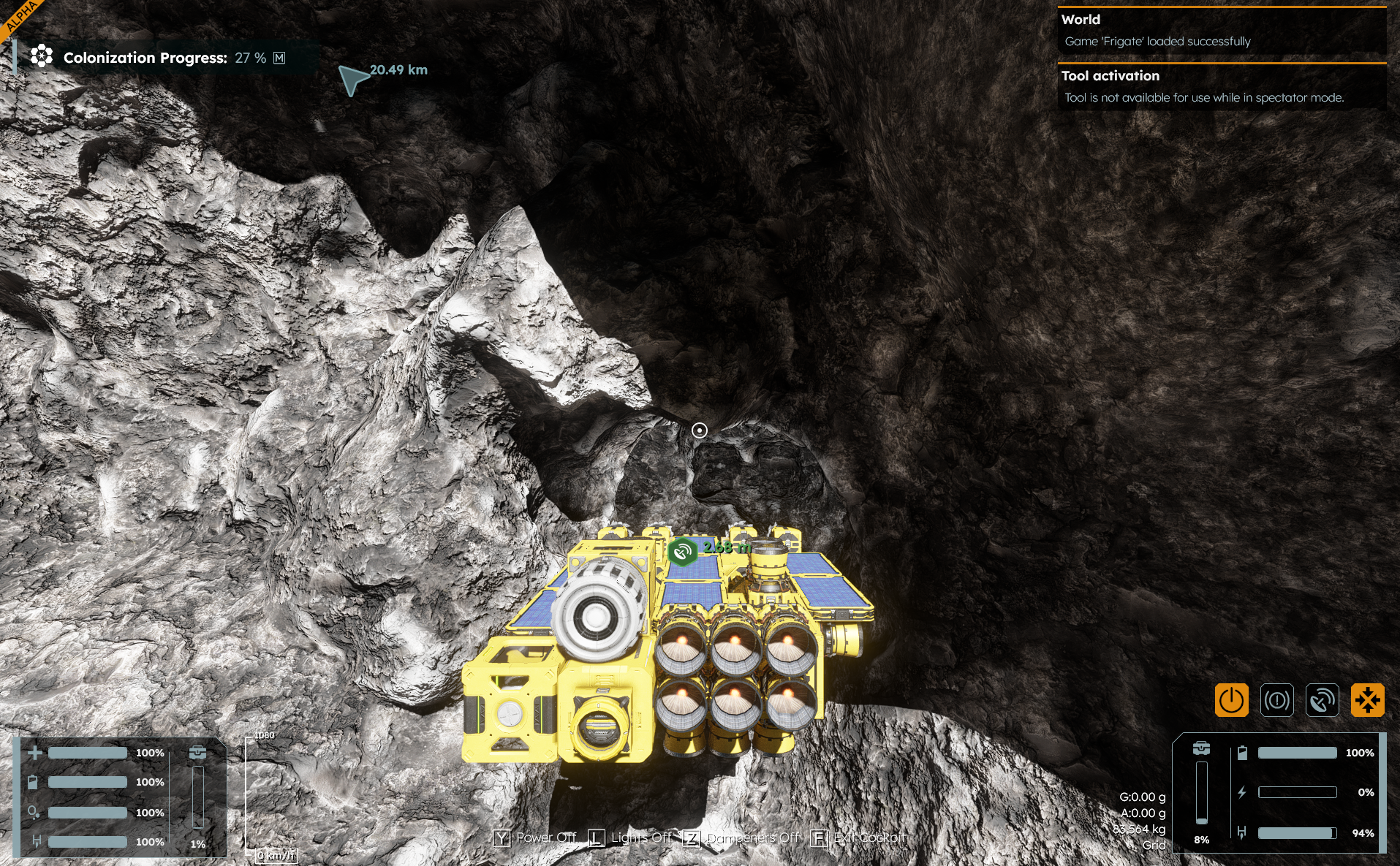Click the green antenna signal marker on the ship
The width and height of the screenshot is (1400, 866).
point(682,551)
